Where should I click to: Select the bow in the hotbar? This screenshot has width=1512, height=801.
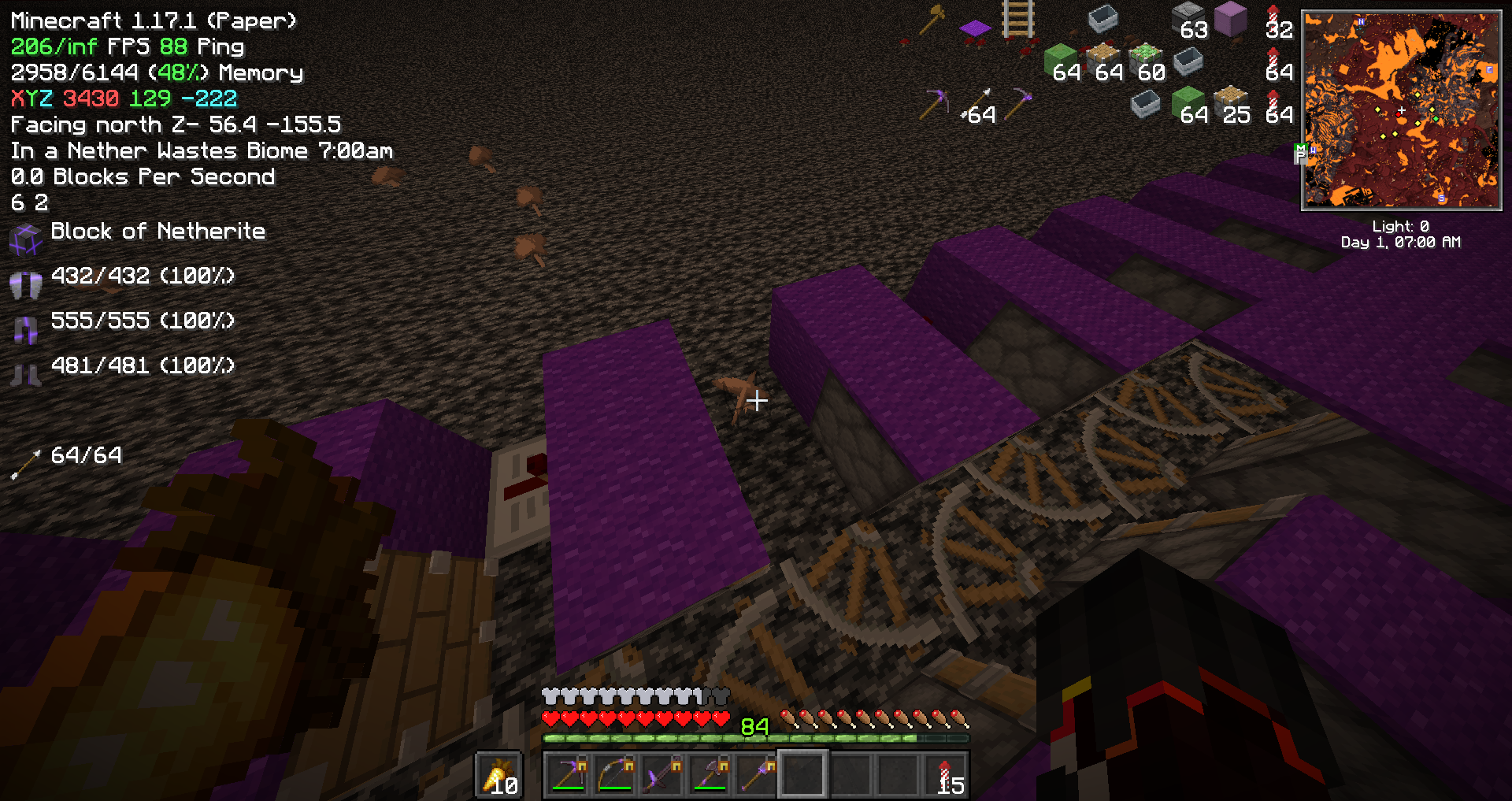click(x=617, y=774)
